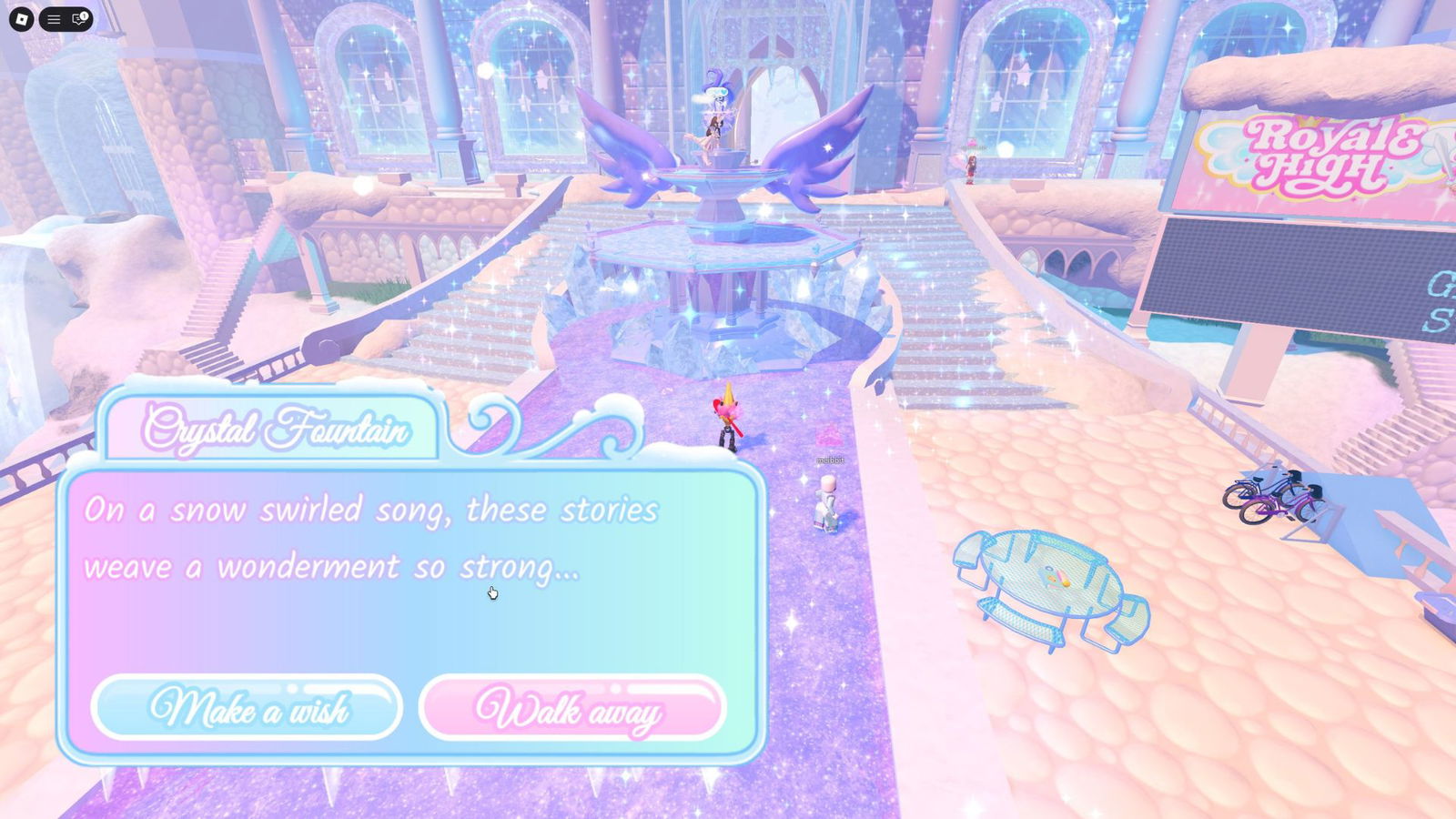
Task: Open the hamburger list menu
Action: pyautogui.click(x=54, y=19)
